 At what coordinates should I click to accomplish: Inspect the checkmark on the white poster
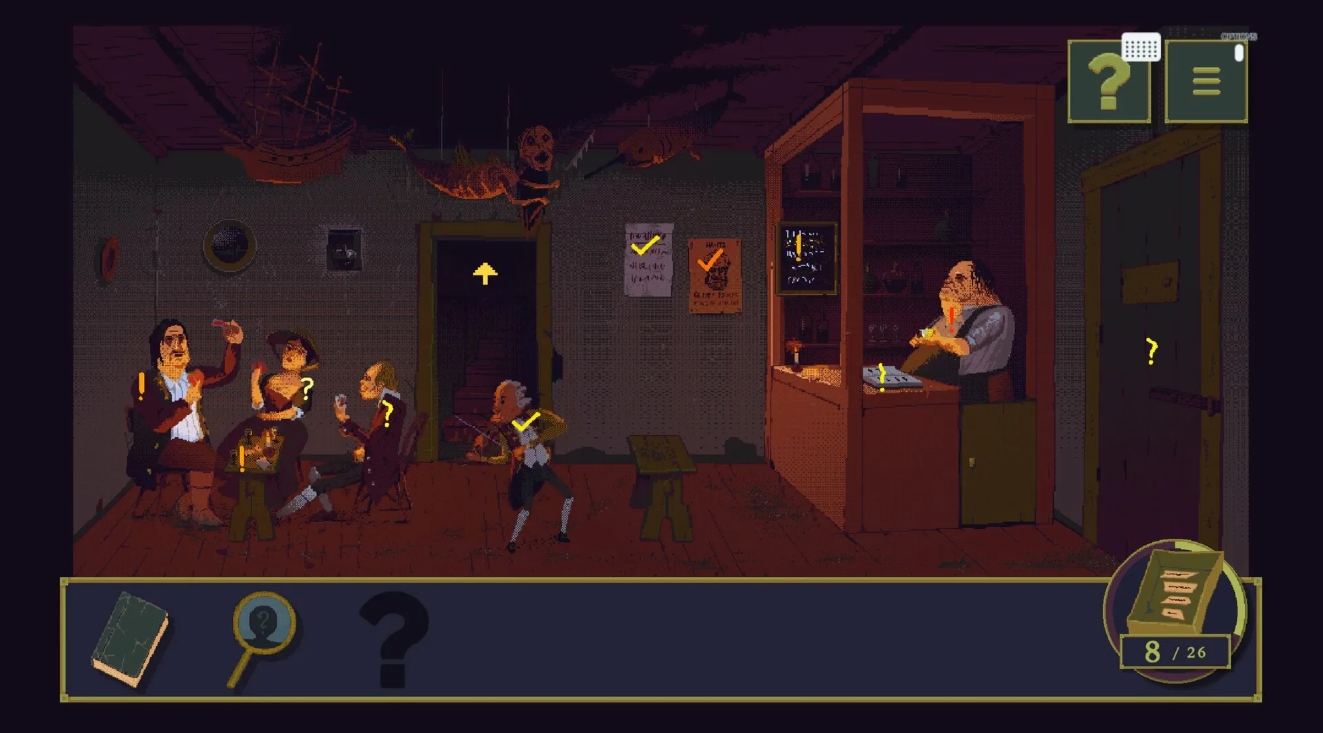point(646,245)
